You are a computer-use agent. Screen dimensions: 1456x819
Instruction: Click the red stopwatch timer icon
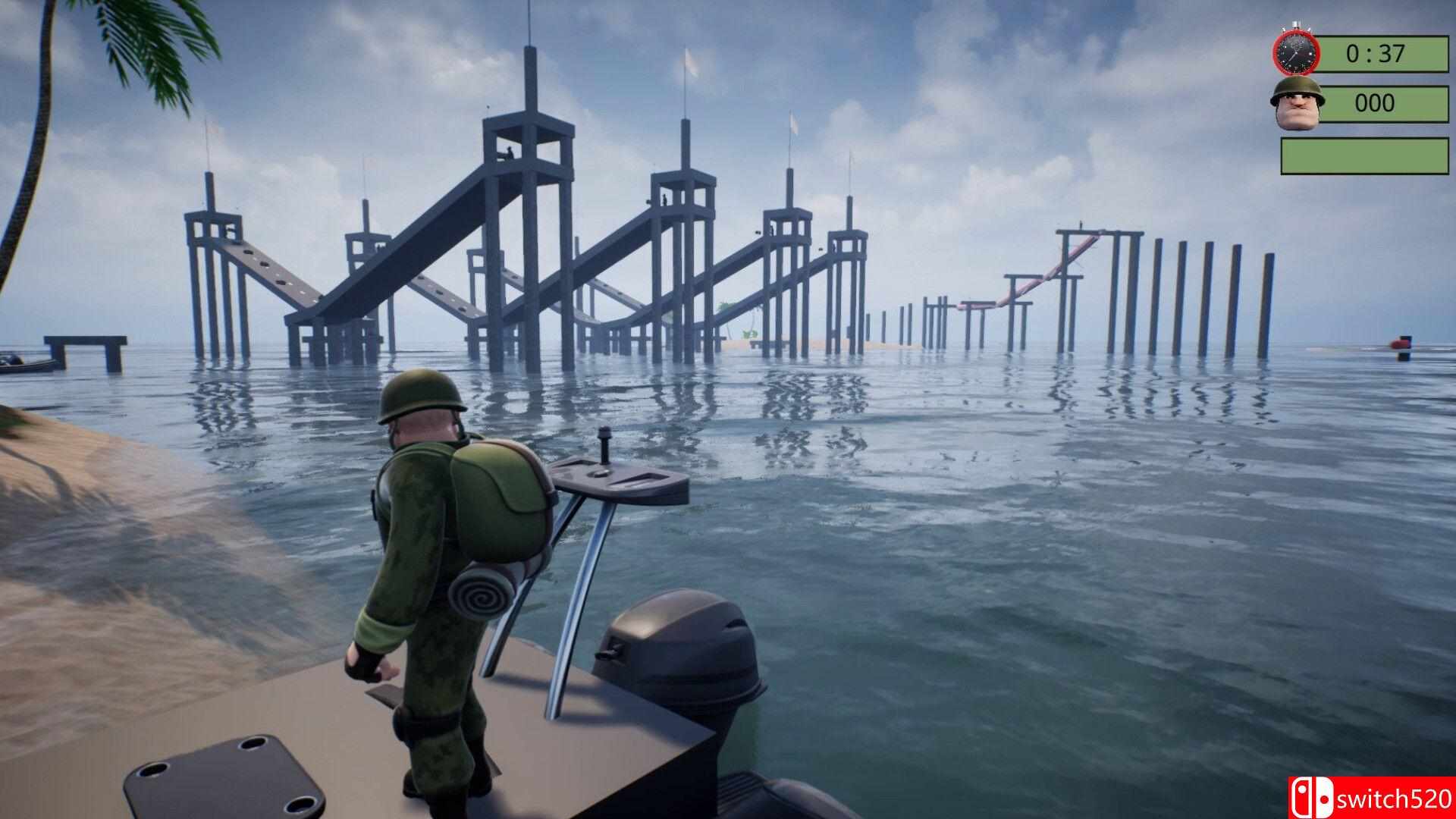pos(1297,52)
